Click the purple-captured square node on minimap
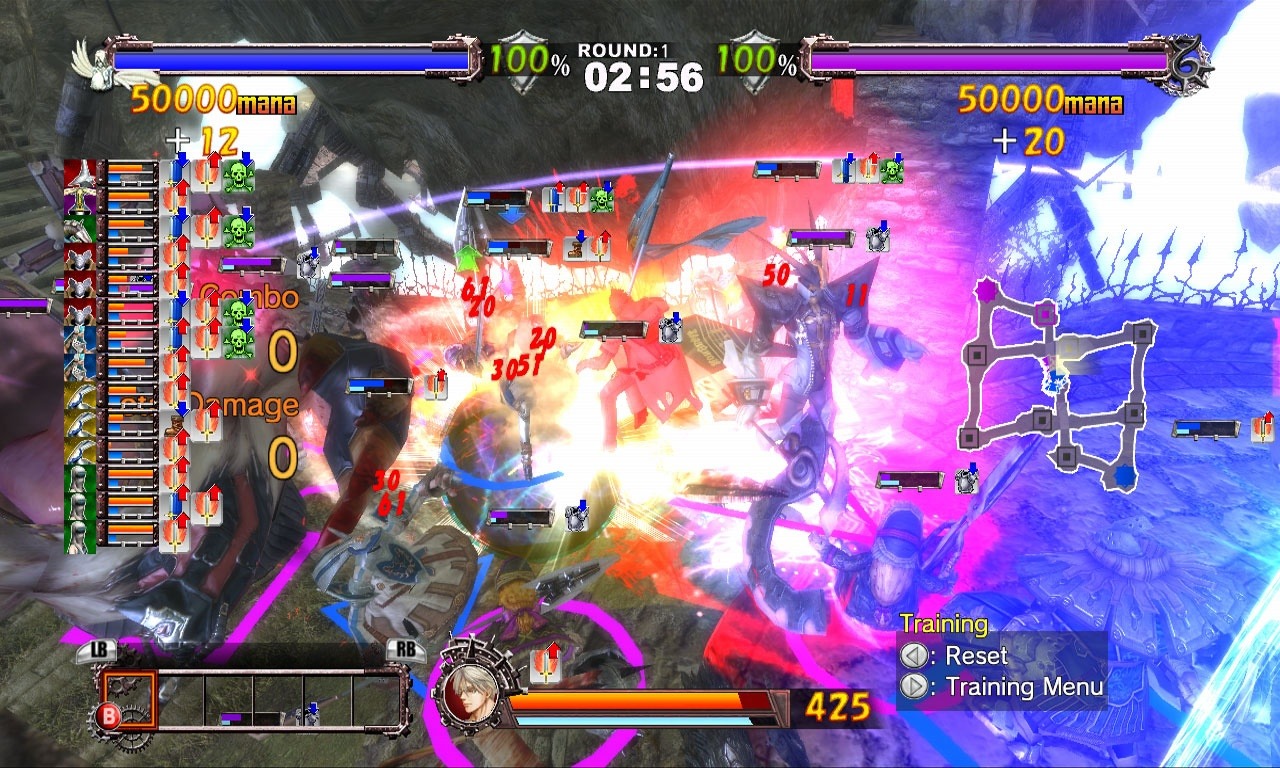This screenshot has width=1280, height=768. click(x=1044, y=312)
